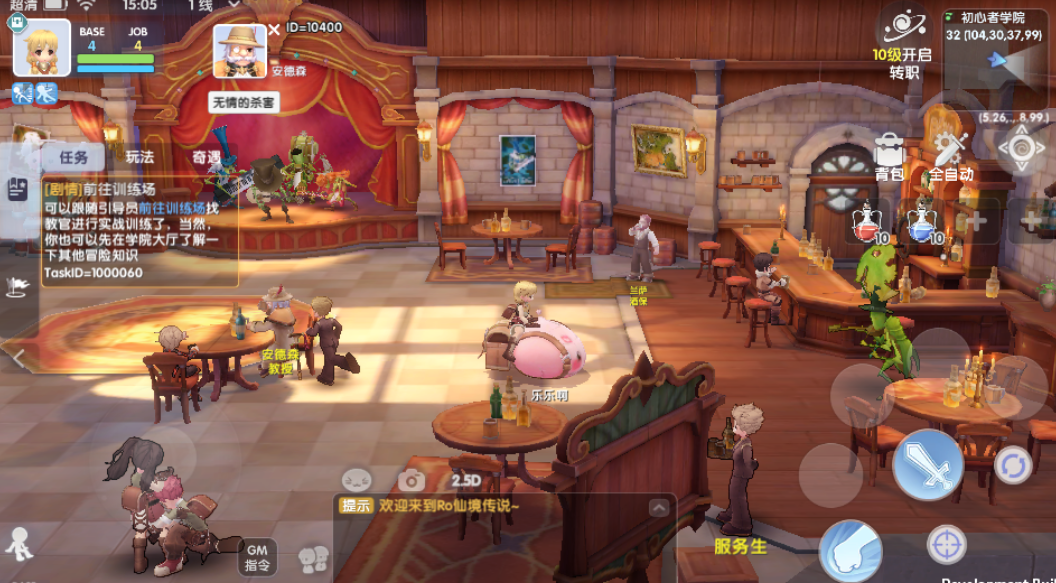
Task: Switch to the 任务 quest tab
Action: coord(73,157)
